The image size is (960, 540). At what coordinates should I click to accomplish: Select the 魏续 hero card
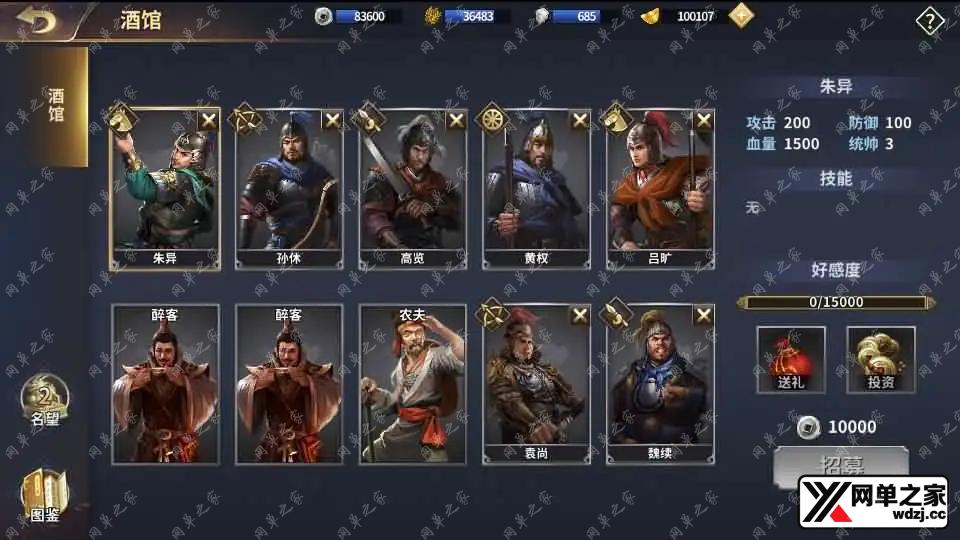[660, 385]
